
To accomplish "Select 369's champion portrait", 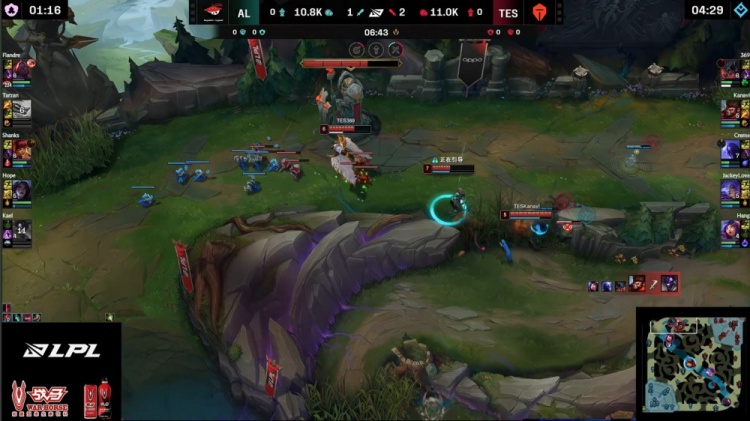I will pos(732,70).
